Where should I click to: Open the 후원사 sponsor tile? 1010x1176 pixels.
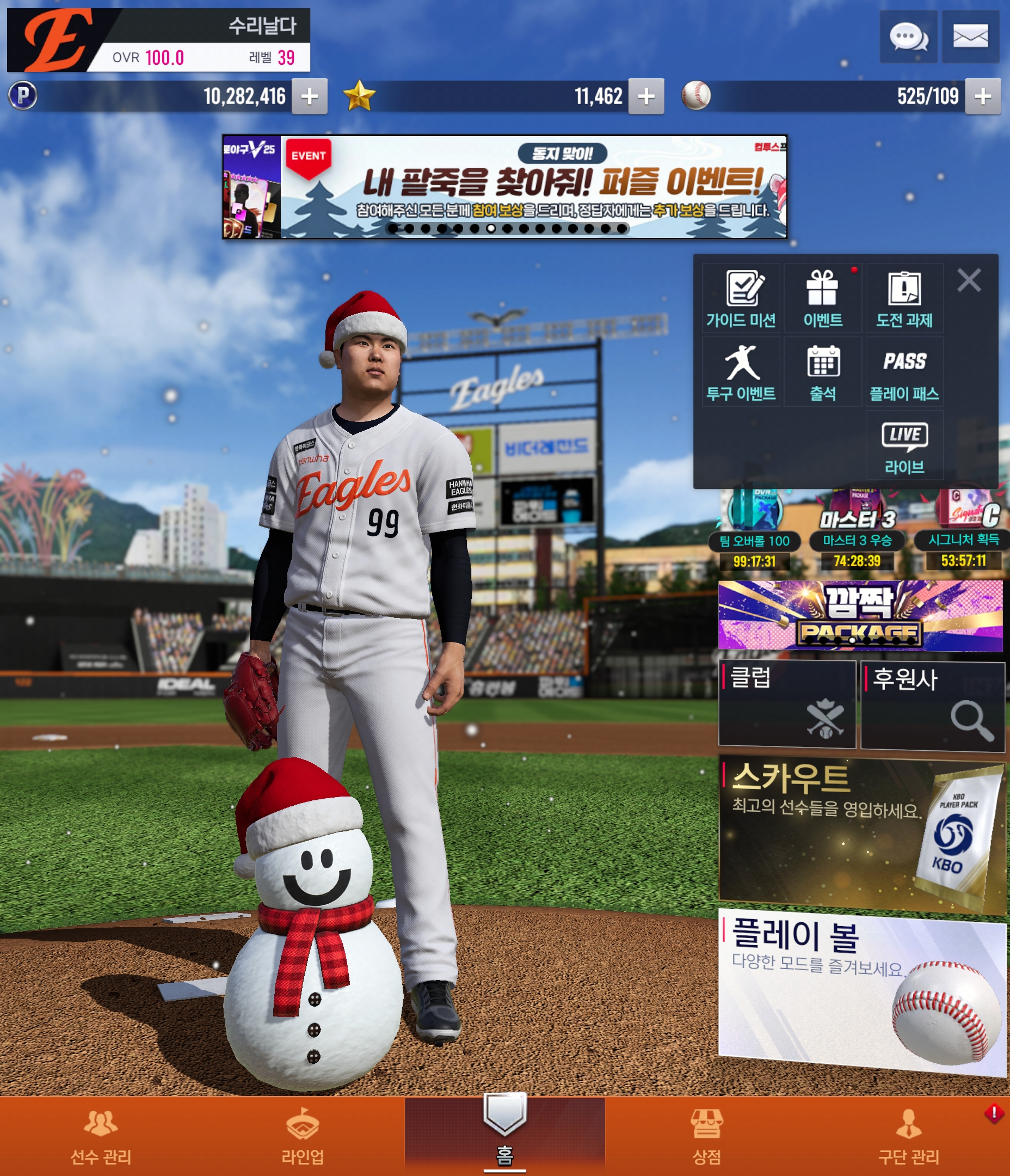pos(932,706)
